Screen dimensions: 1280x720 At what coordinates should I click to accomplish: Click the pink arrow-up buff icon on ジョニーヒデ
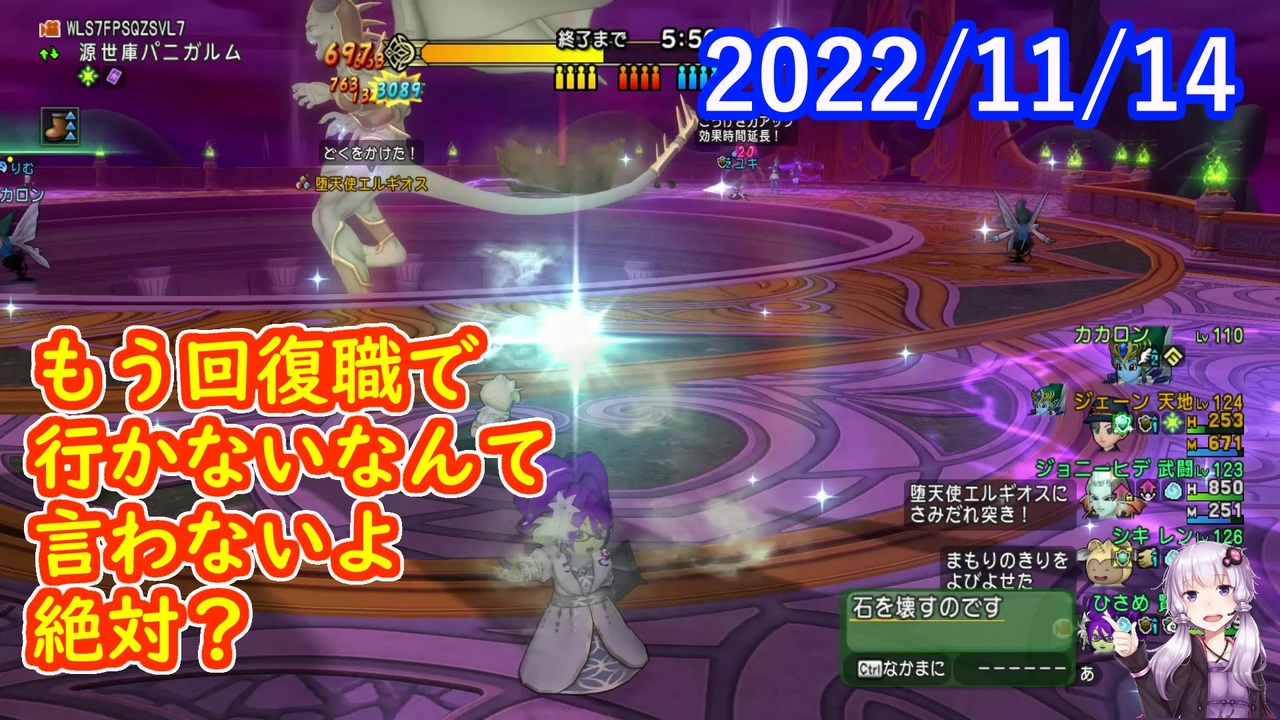point(1146,491)
